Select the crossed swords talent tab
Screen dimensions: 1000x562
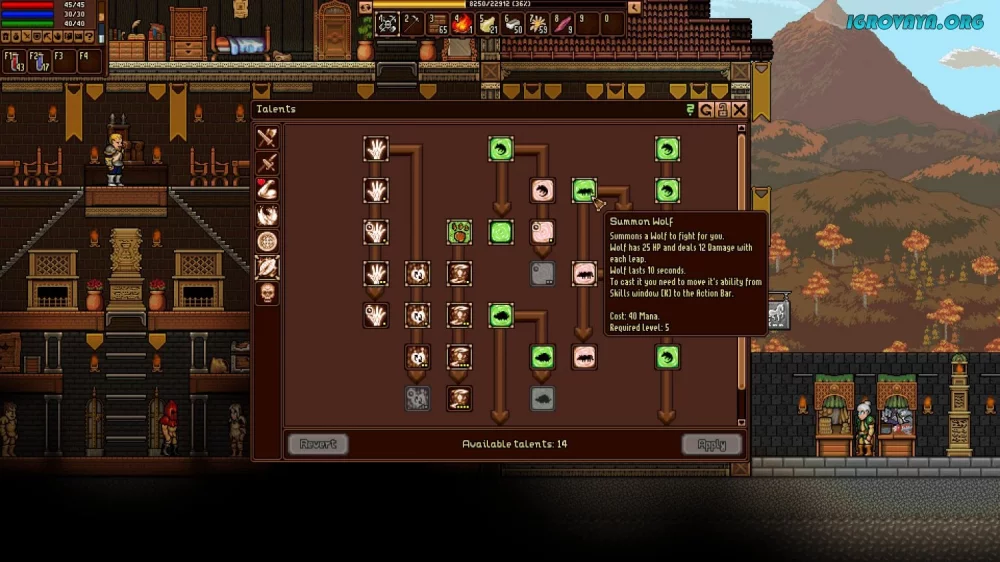point(267,138)
